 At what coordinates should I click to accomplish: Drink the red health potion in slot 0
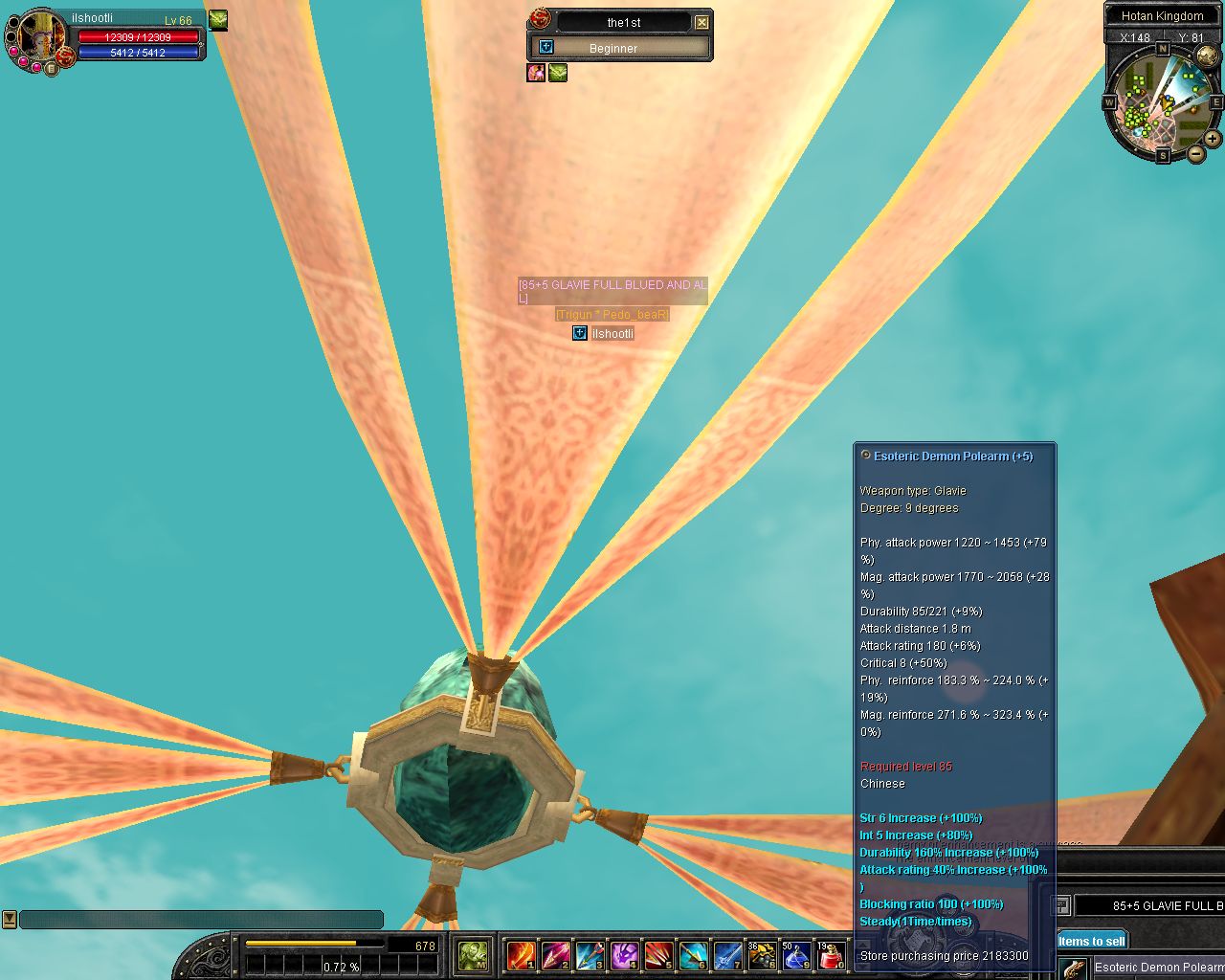click(831, 955)
